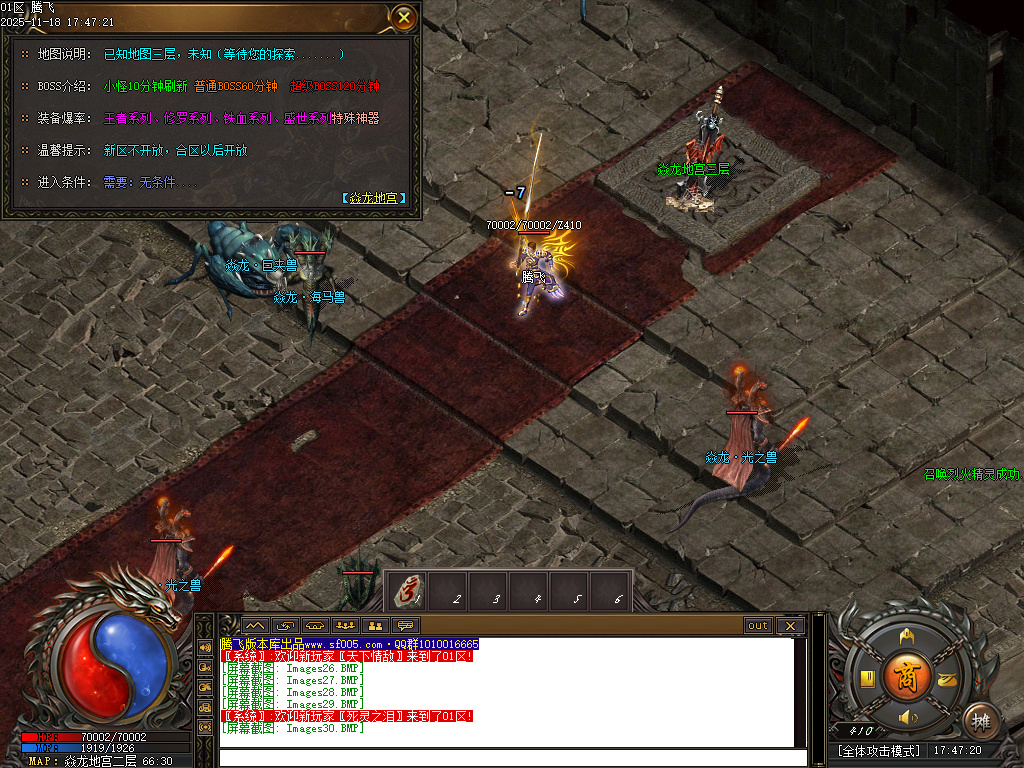Click the chat scrollbar on the right edge
Screen dimensions: 1024x768
(800, 692)
